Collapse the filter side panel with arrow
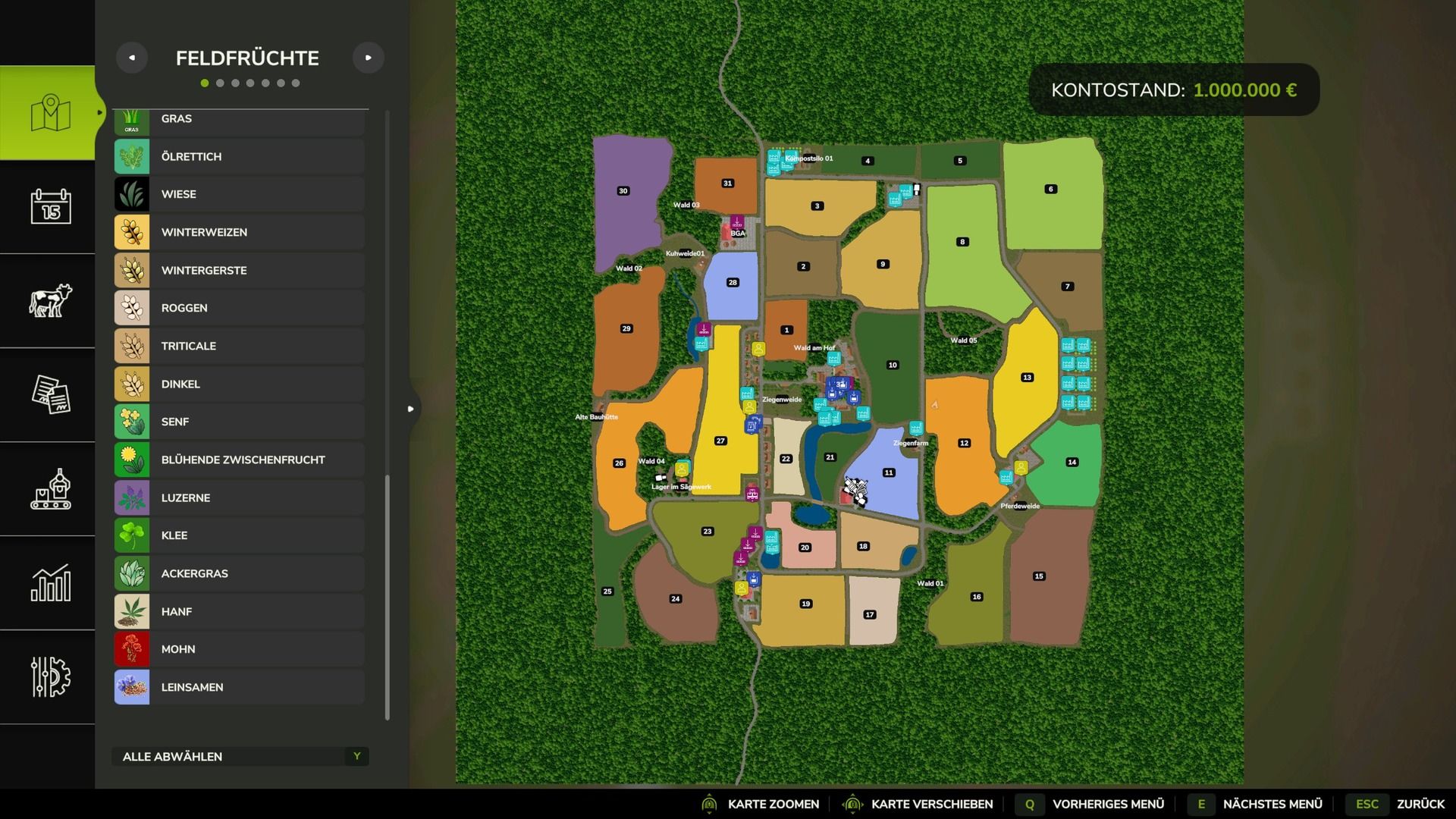Image resolution: width=1456 pixels, height=819 pixels. pyautogui.click(x=411, y=409)
